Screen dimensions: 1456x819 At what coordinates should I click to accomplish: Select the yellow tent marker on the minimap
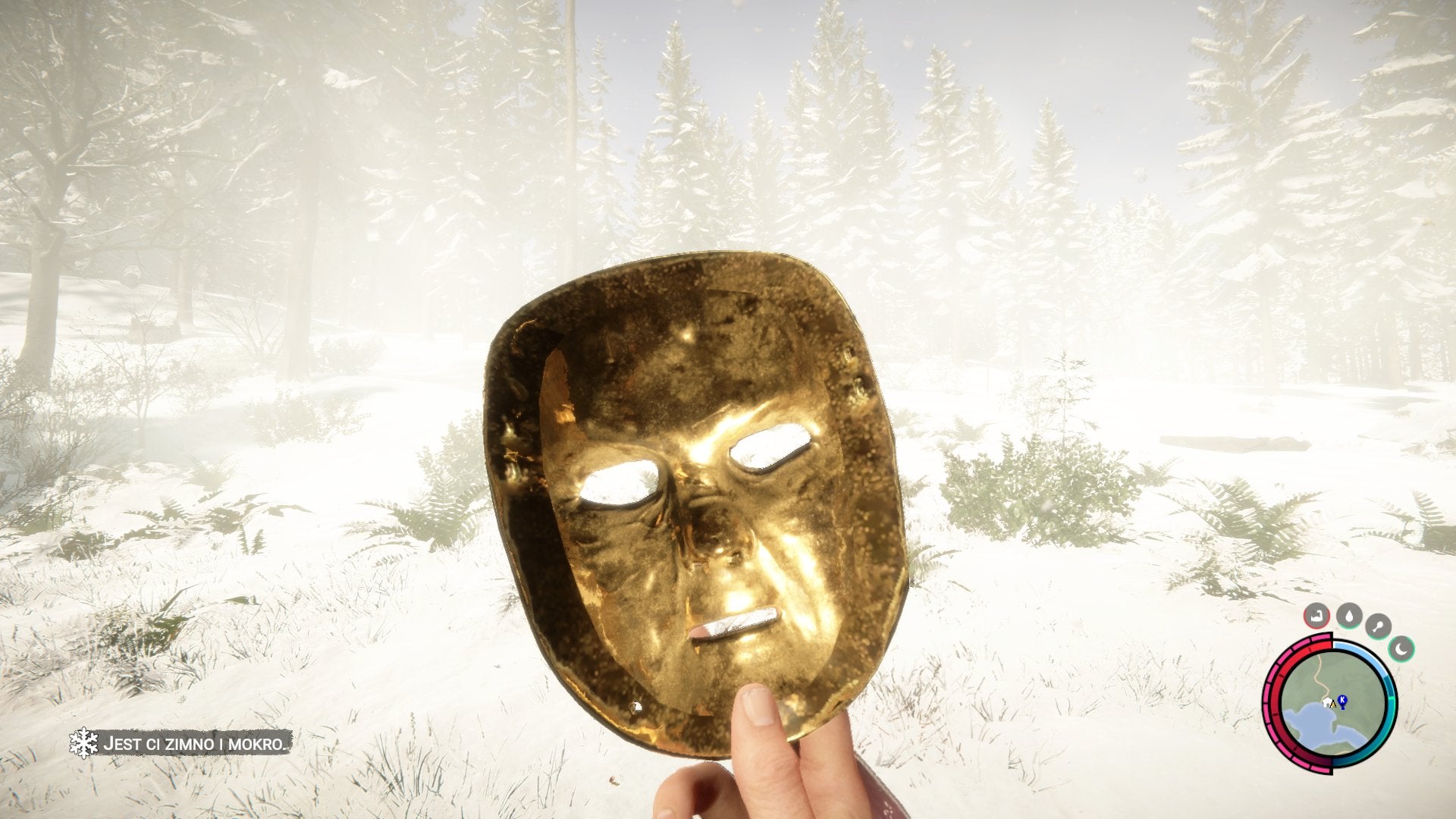pyautogui.click(x=1333, y=704)
